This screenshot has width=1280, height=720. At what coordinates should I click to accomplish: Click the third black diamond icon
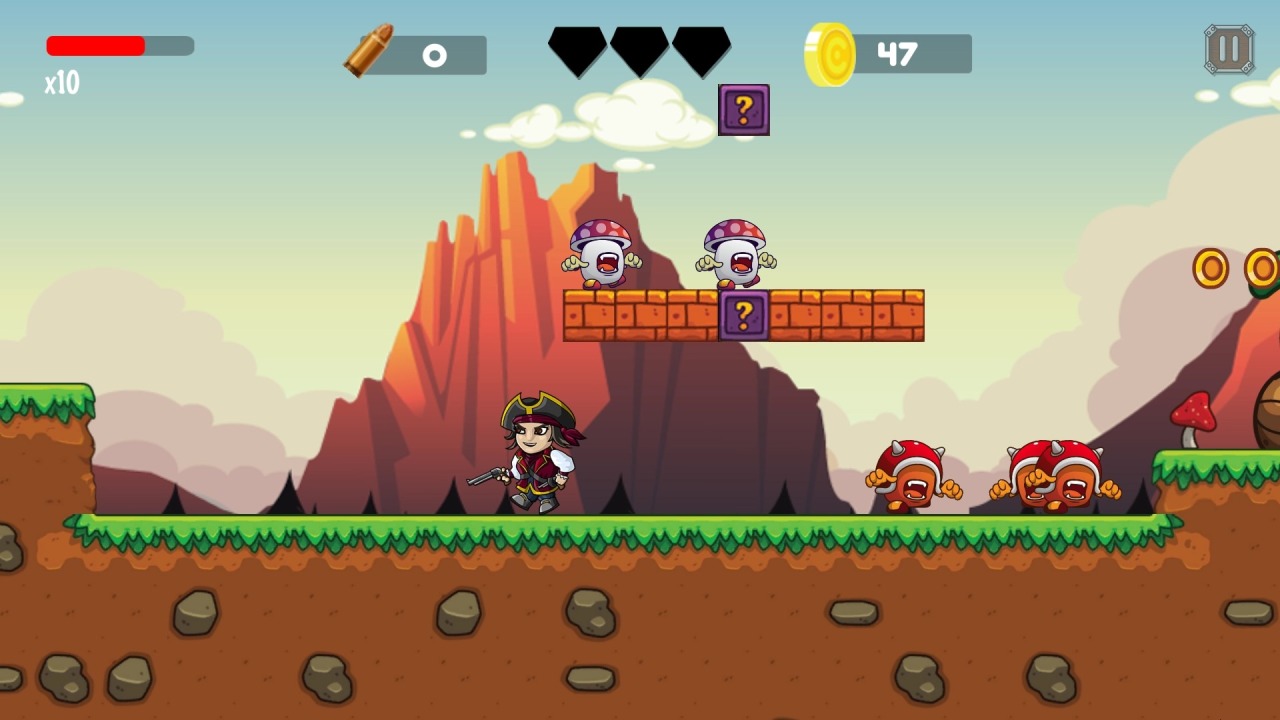pyautogui.click(x=703, y=49)
